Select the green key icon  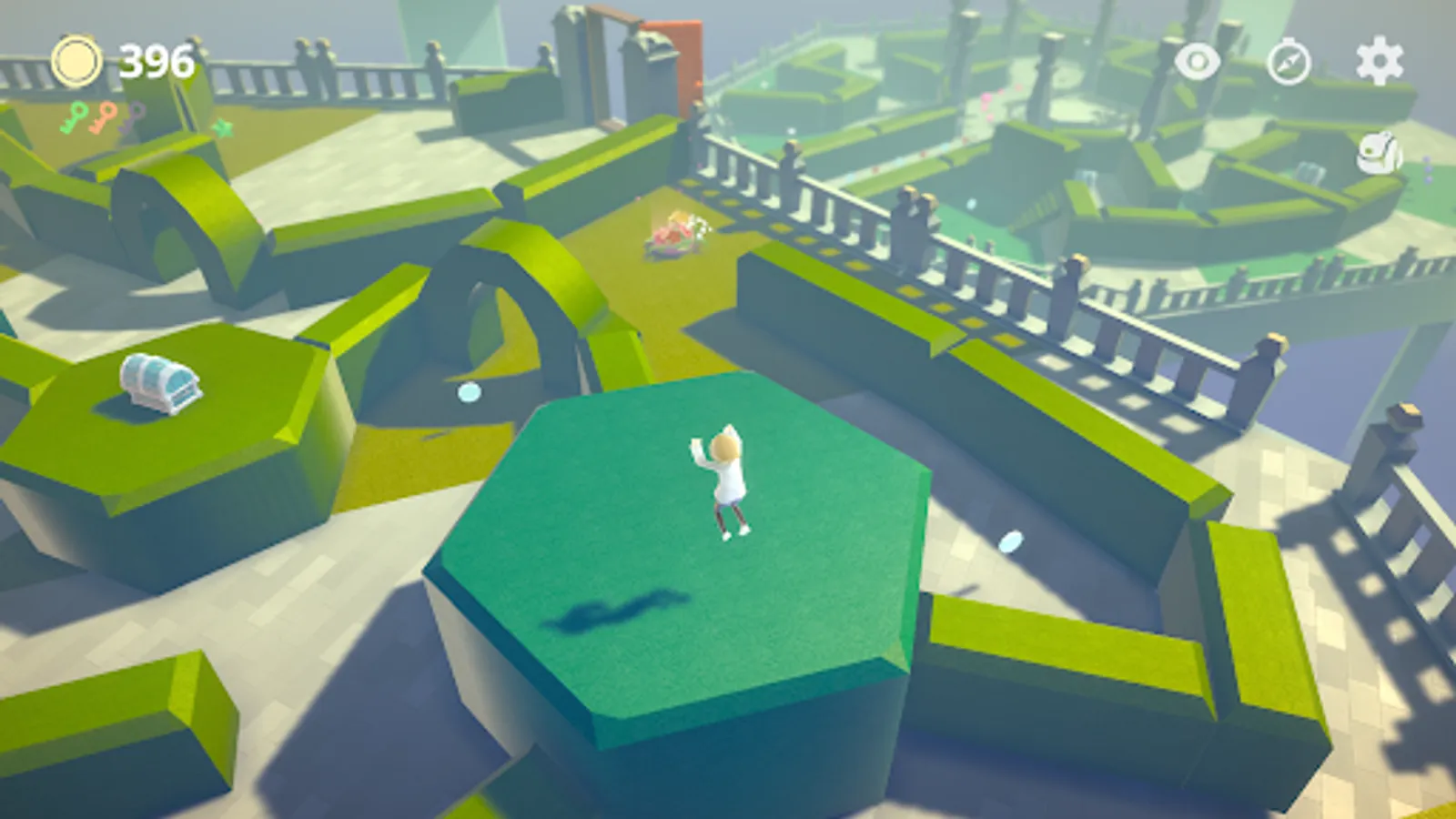77,117
